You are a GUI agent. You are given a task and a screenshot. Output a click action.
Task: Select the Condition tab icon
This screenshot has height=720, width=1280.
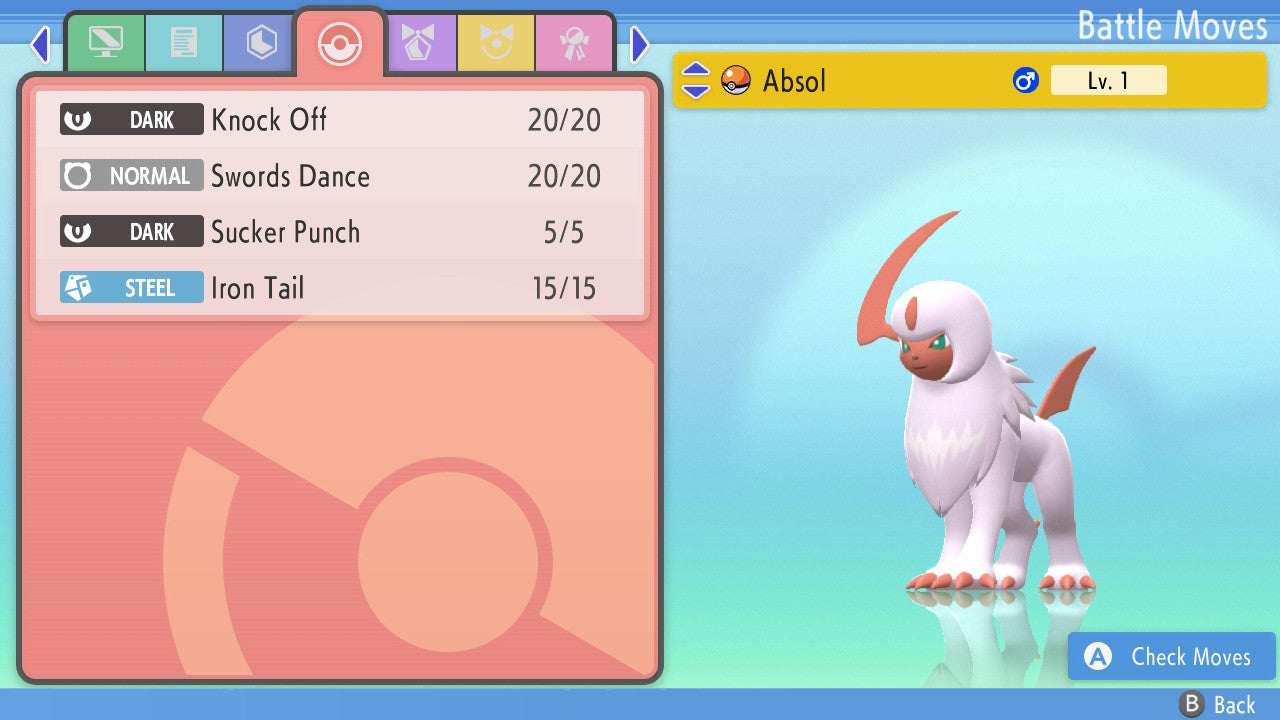coord(497,42)
